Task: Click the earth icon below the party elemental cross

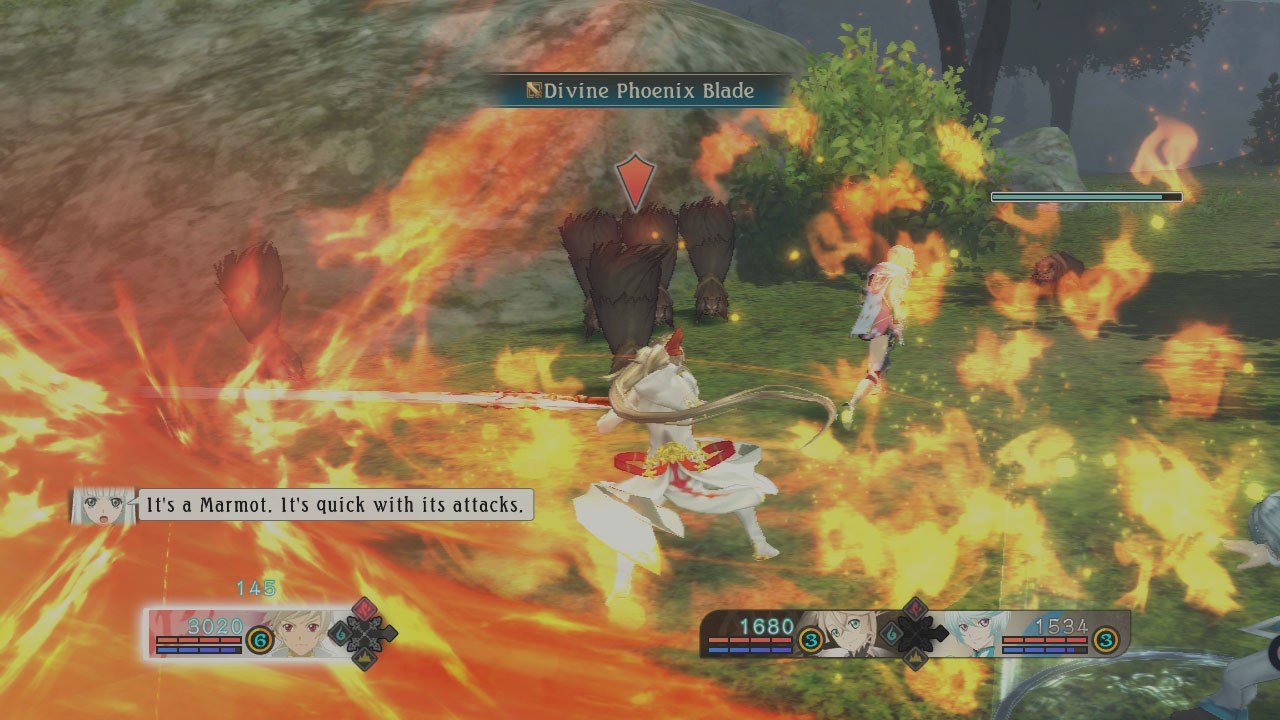Action: point(915,658)
